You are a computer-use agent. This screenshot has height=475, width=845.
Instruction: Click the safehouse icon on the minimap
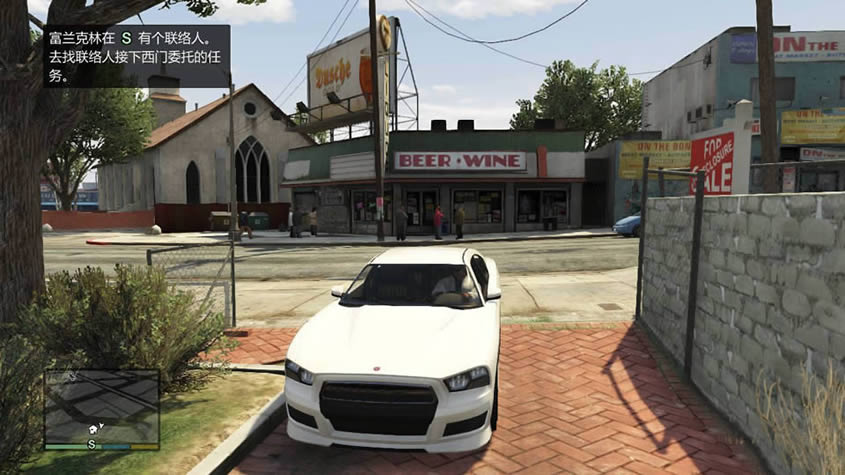click(x=94, y=427)
